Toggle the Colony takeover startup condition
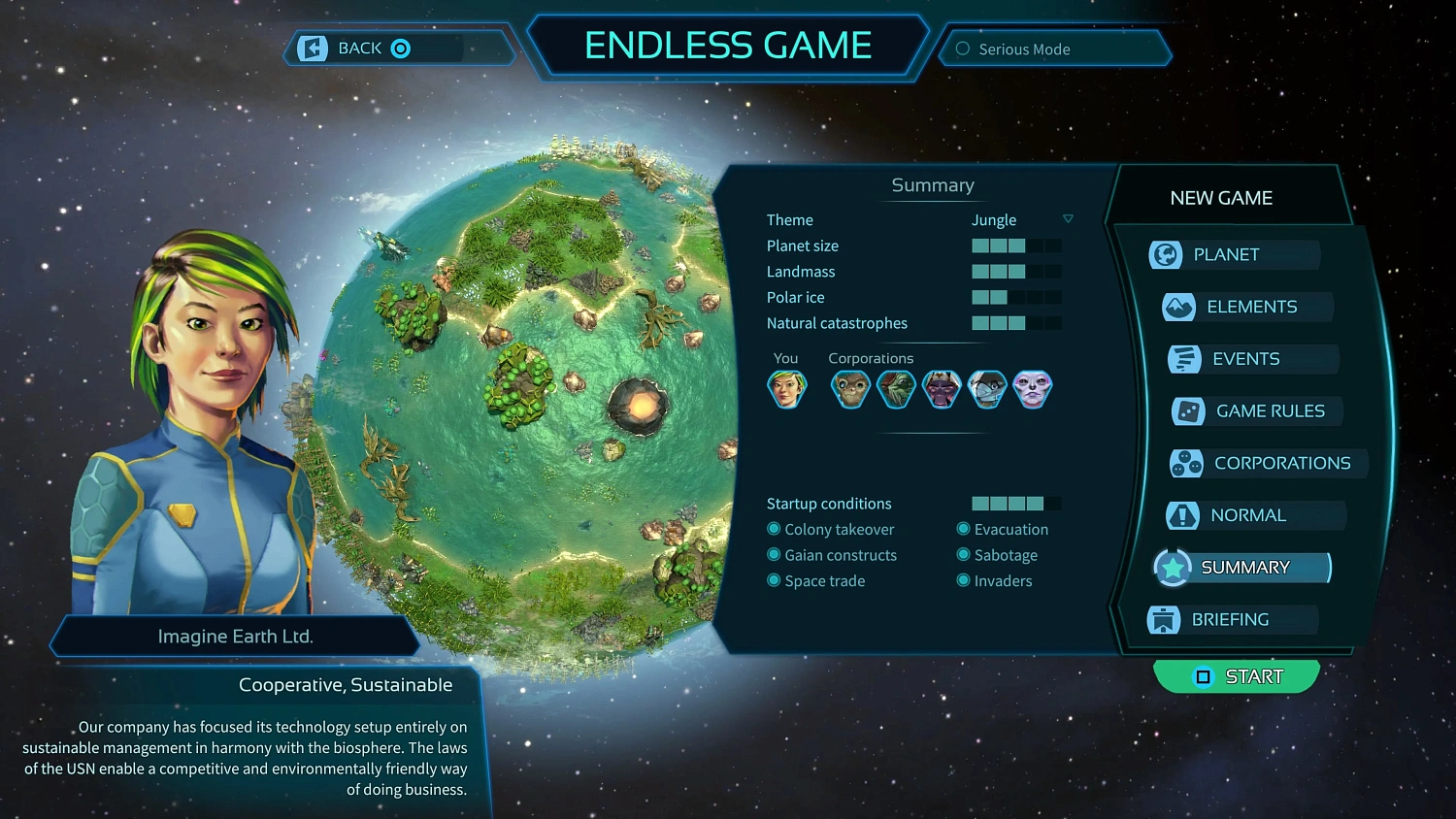This screenshot has height=819, width=1456. tap(772, 529)
